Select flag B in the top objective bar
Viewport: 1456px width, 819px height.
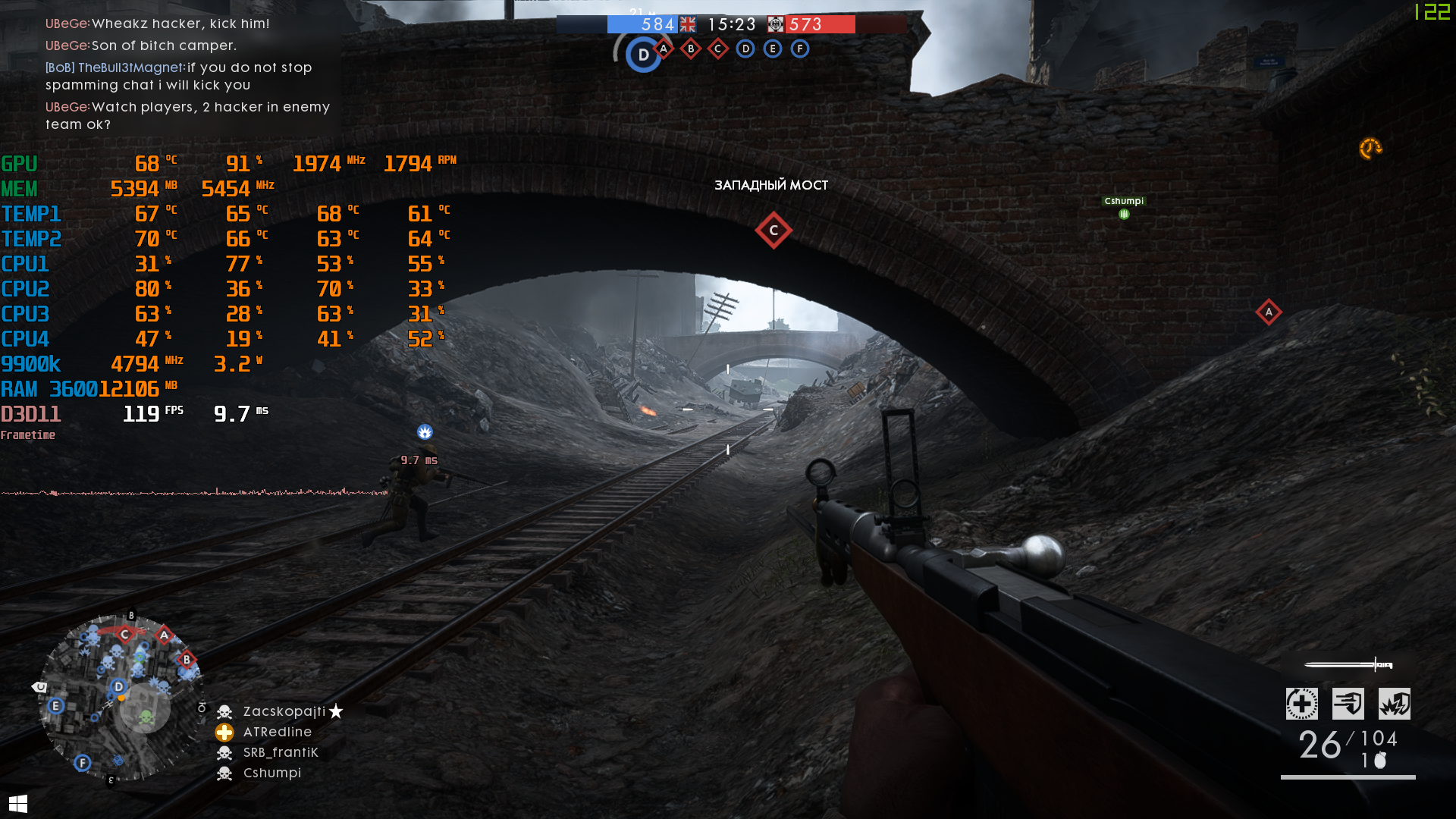click(691, 49)
